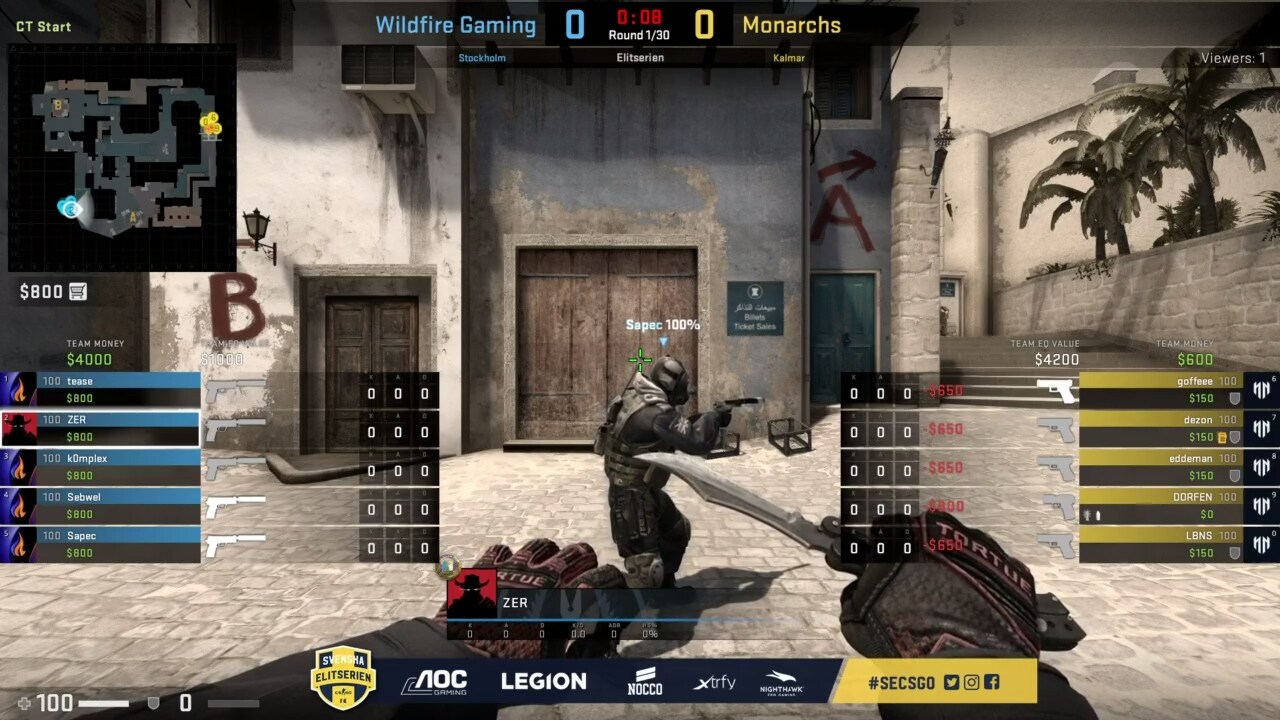The width and height of the screenshot is (1280, 720).
Task: Open the Twitter icon in the banner
Action: pyautogui.click(x=951, y=682)
